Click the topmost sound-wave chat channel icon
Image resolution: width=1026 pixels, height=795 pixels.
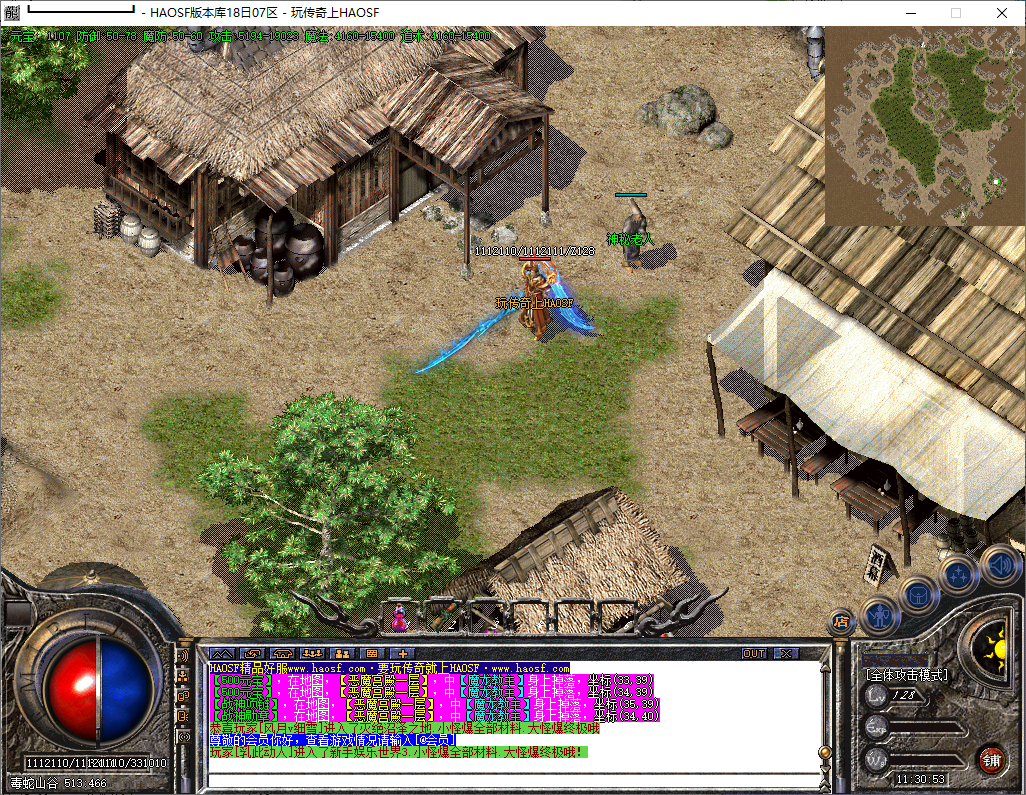(x=183, y=656)
